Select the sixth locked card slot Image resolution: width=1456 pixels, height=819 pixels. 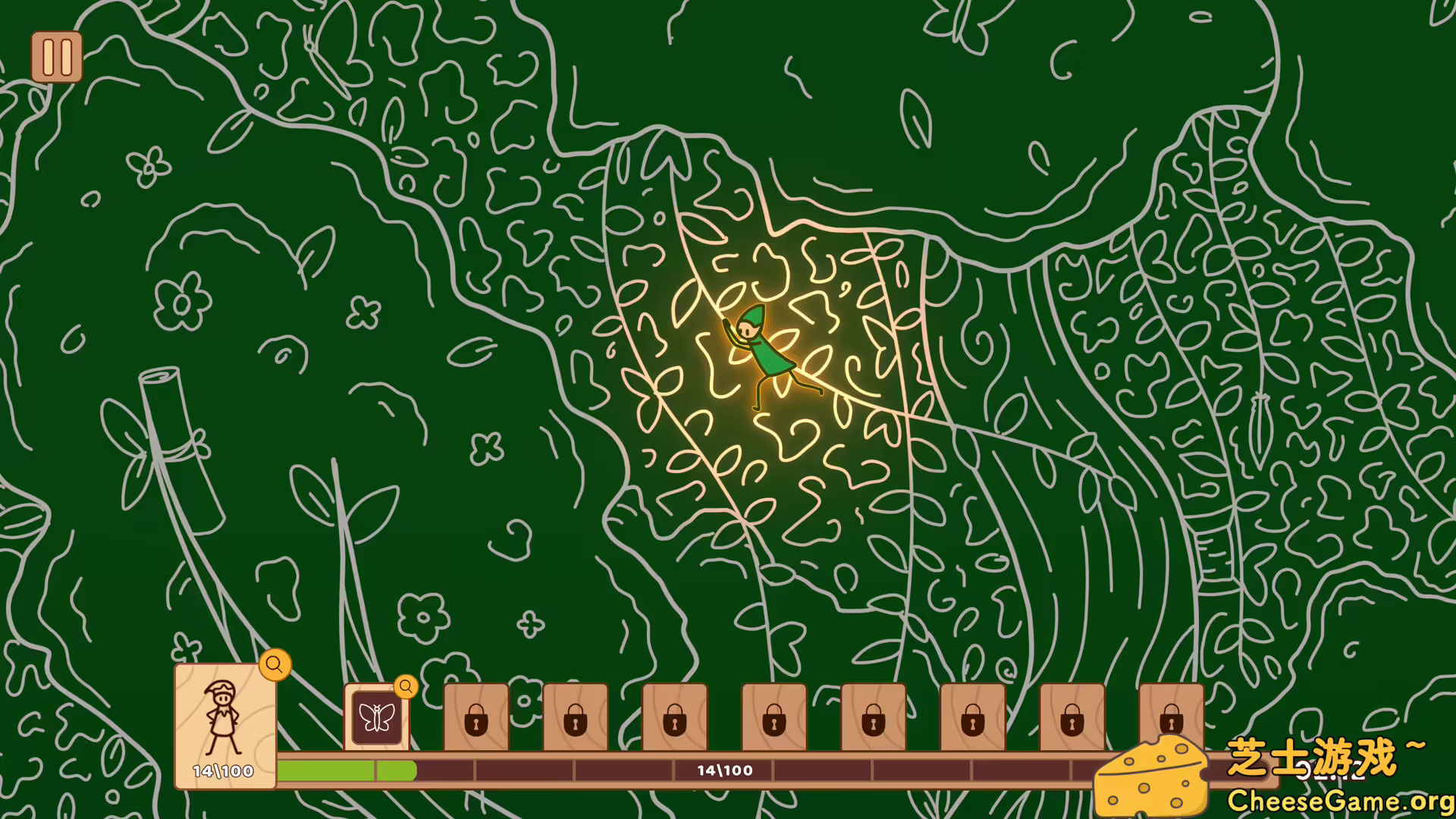(x=973, y=722)
